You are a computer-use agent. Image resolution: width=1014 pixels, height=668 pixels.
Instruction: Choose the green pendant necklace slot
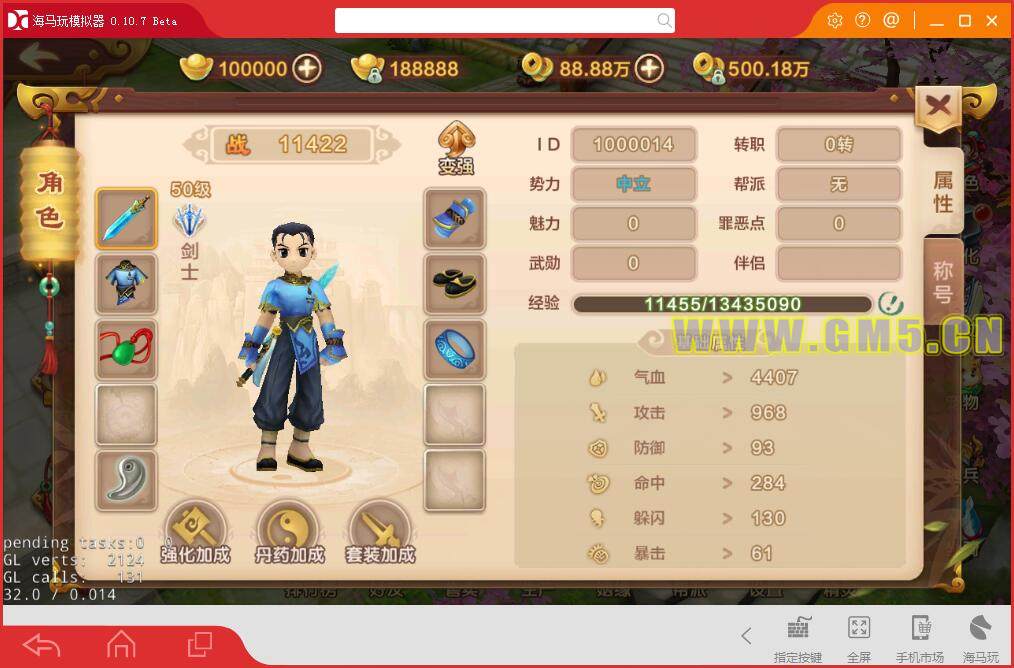(x=126, y=350)
